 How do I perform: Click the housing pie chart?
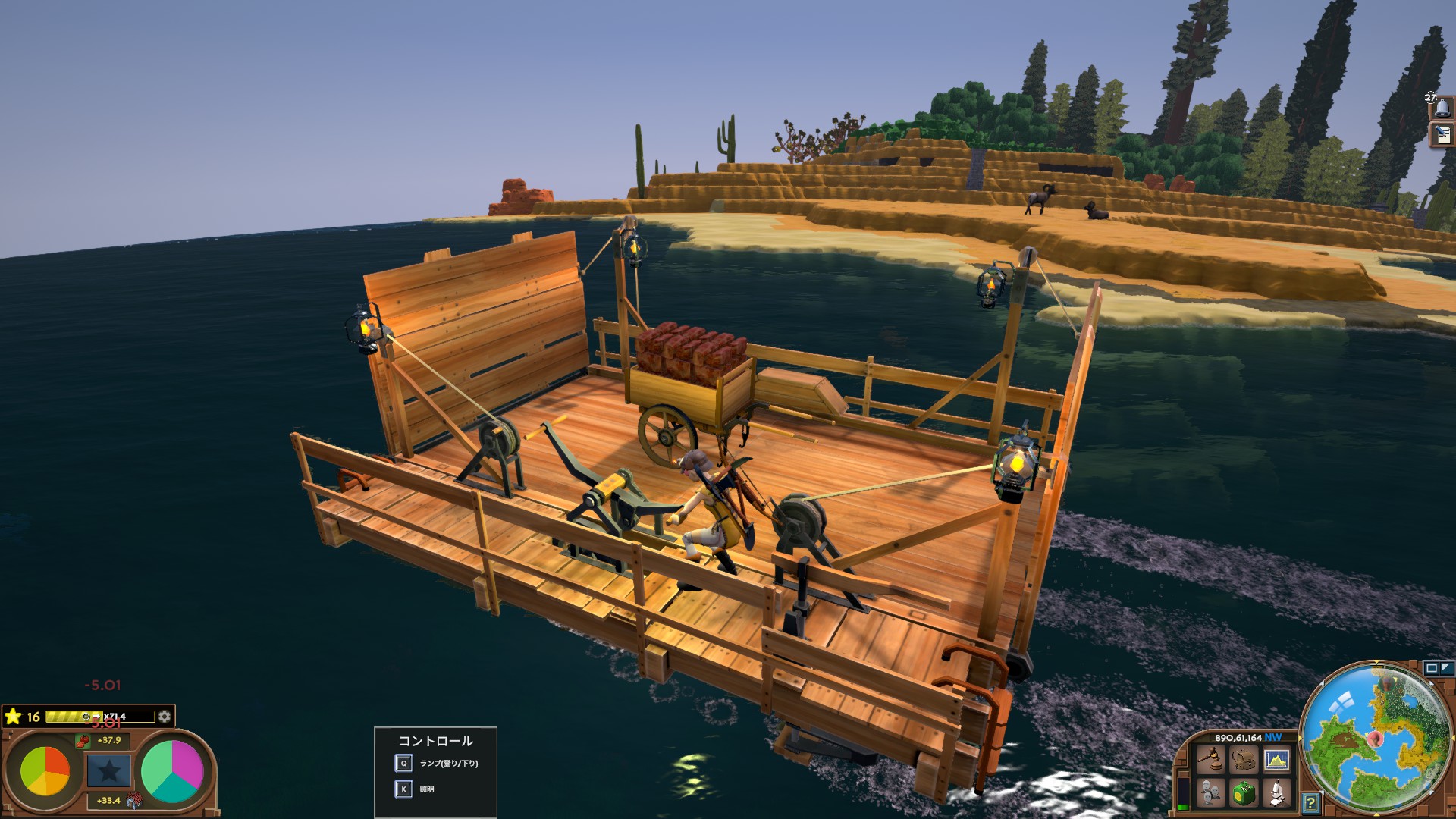click(x=172, y=771)
